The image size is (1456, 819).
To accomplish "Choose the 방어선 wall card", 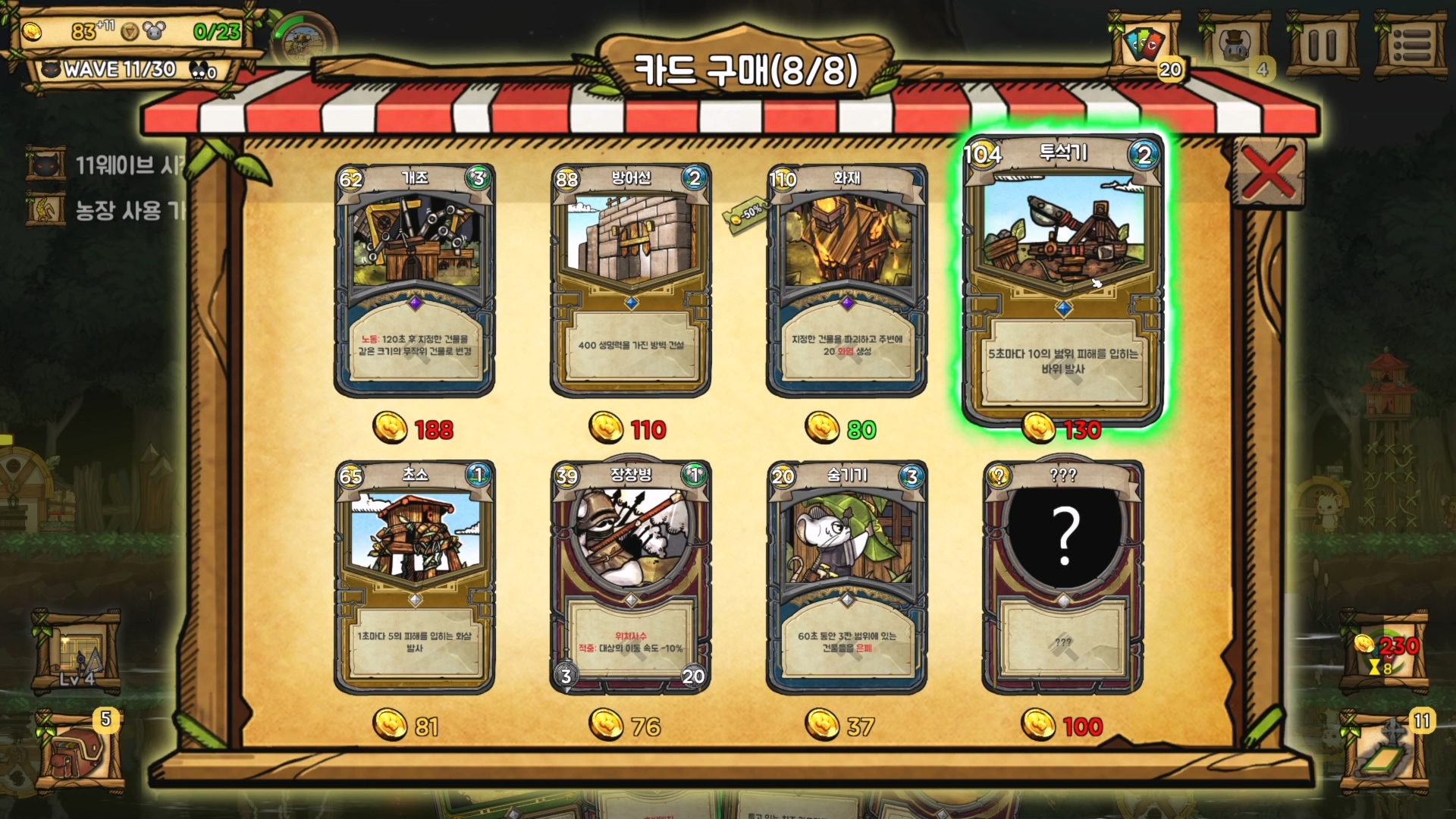I will pos(630,281).
